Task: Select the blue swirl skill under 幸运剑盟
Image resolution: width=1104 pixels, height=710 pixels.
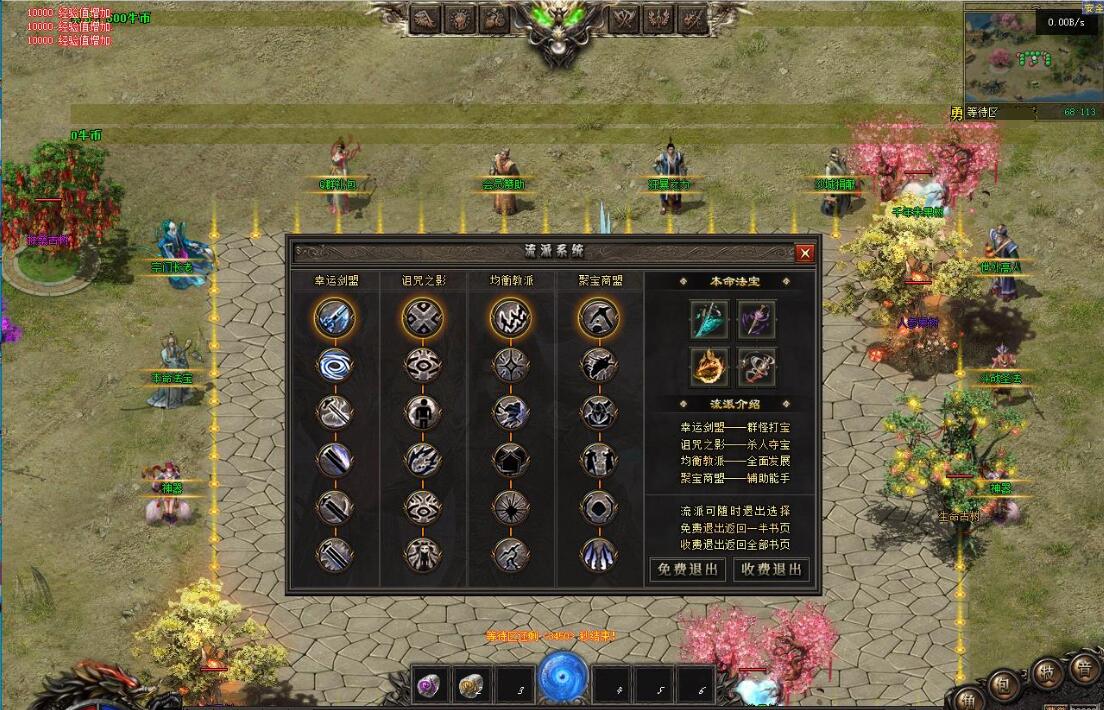Action: 335,365
